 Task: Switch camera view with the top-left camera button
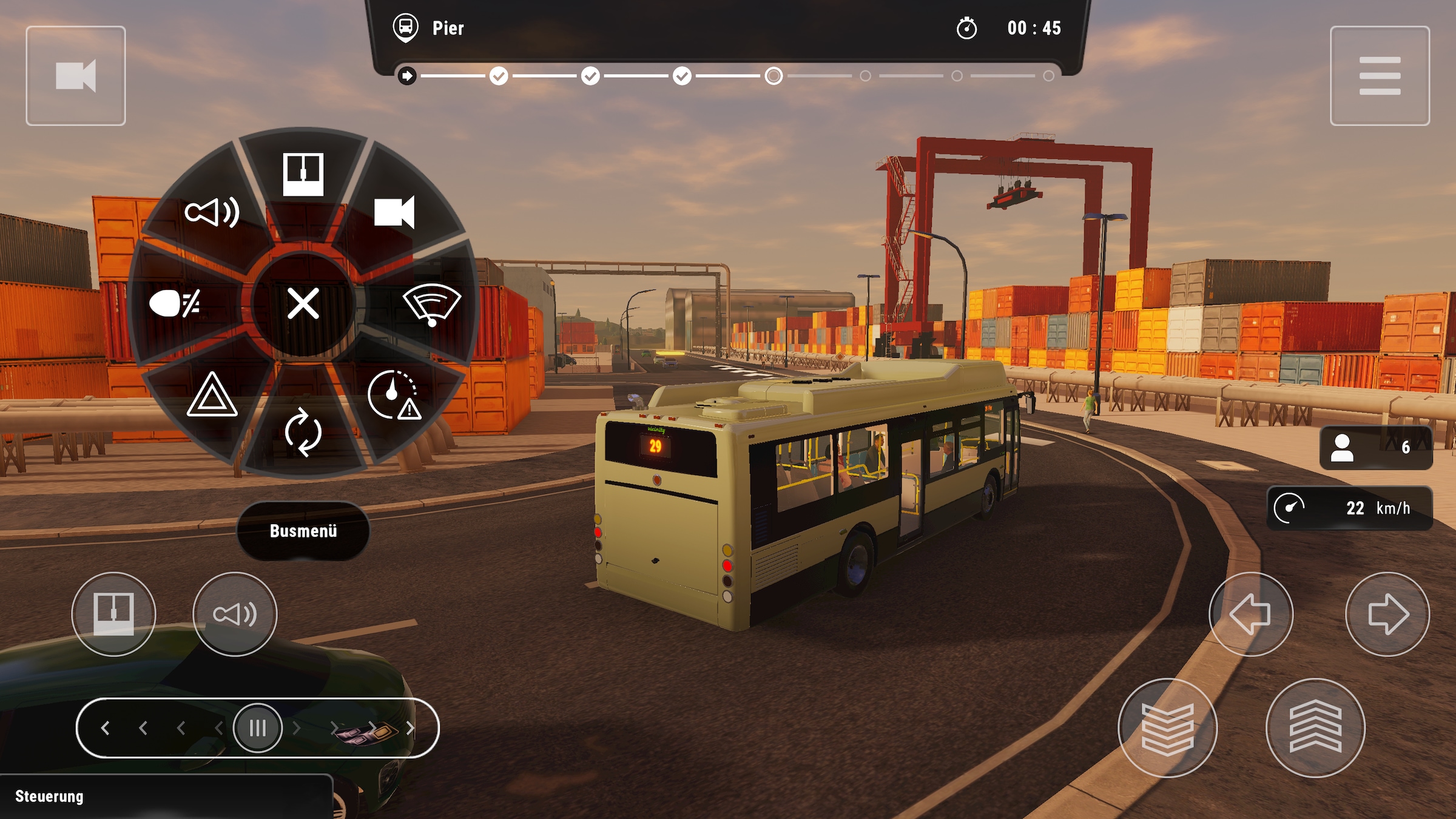(x=75, y=75)
